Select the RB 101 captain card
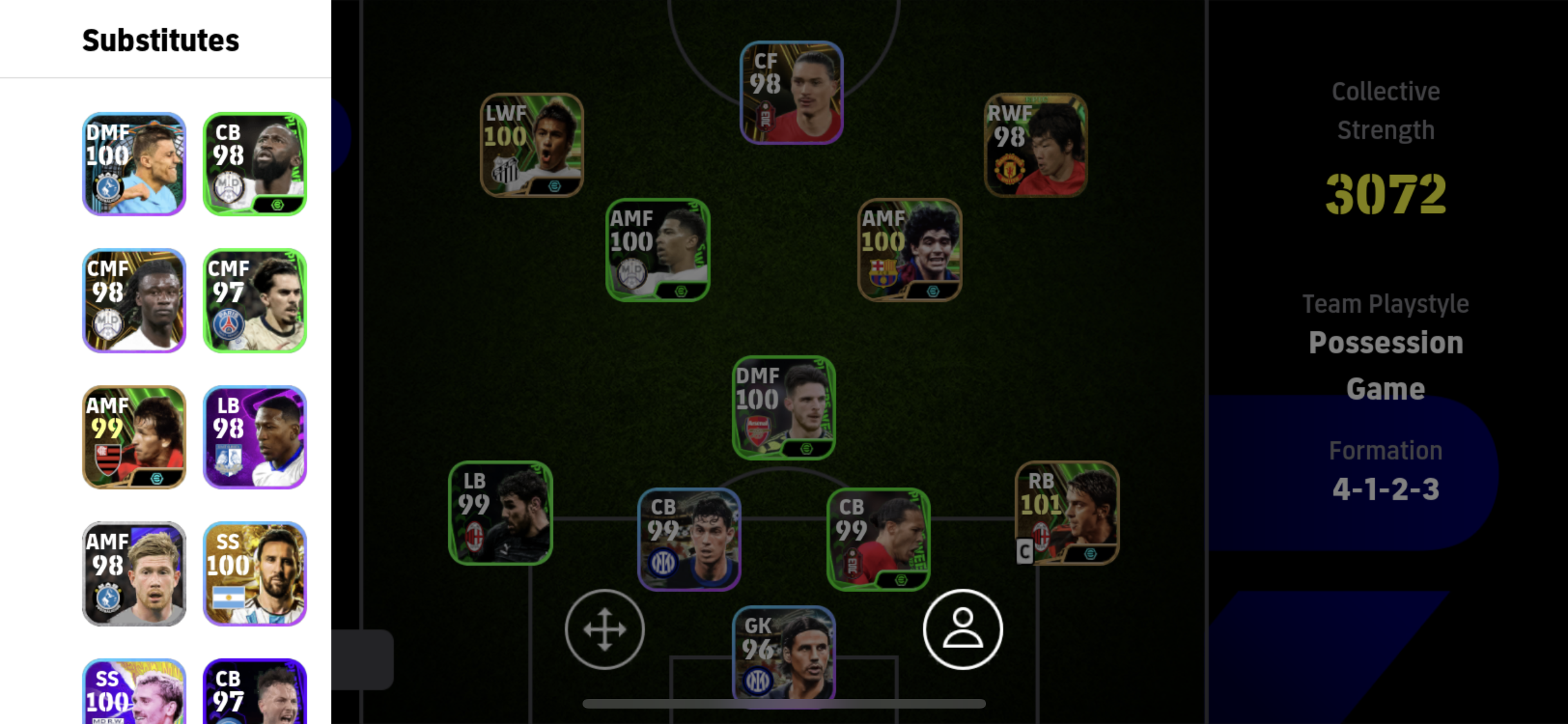This screenshot has height=724, width=1568. [1067, 513]
